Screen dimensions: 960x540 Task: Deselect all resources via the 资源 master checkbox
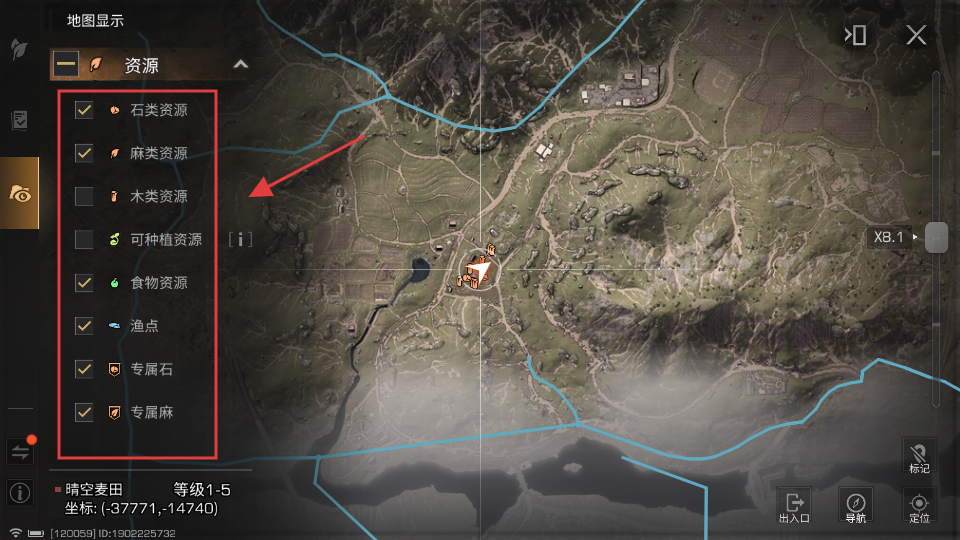67,65
